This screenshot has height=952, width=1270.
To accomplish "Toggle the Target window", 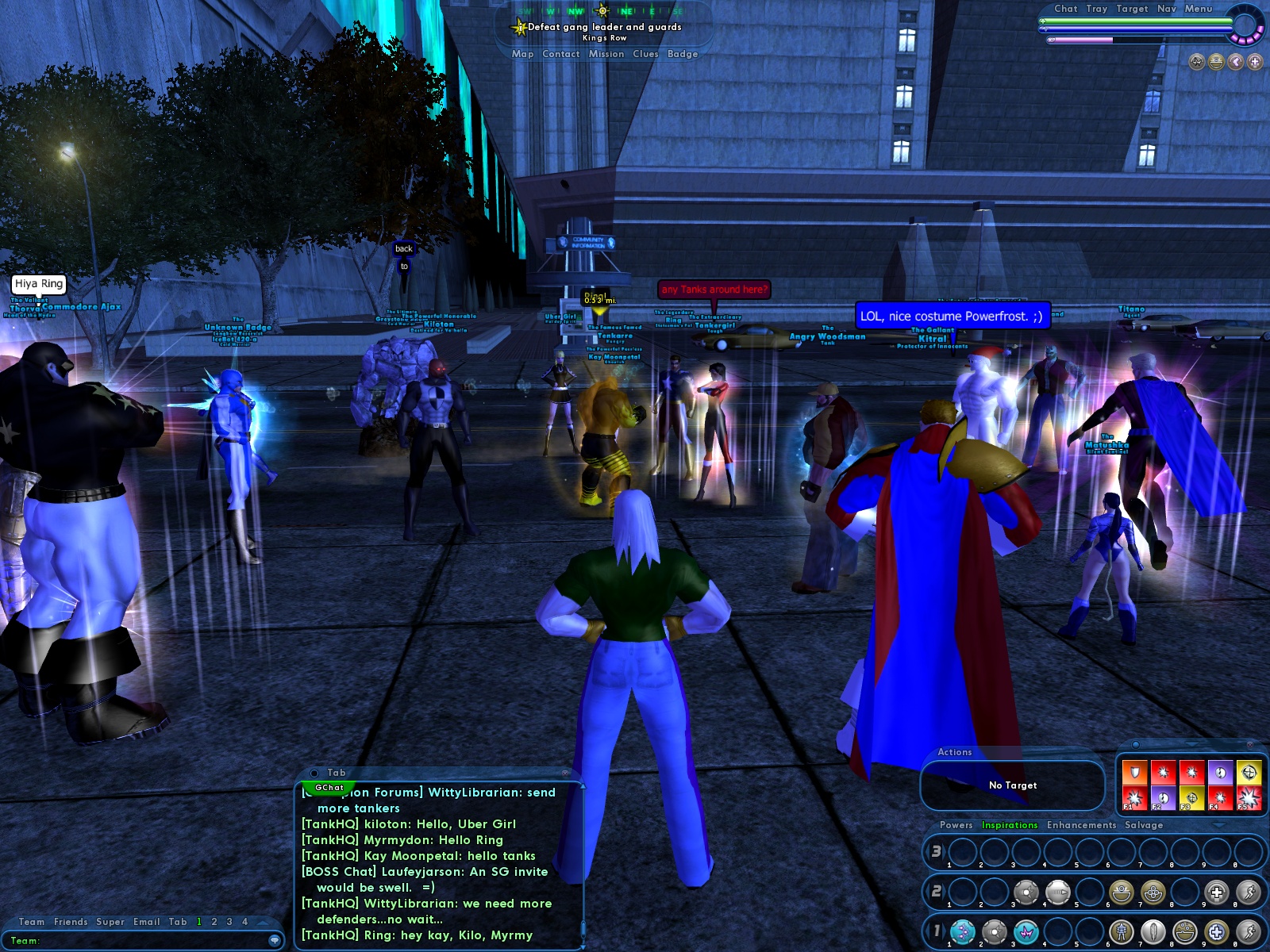I will (1132, 9).
